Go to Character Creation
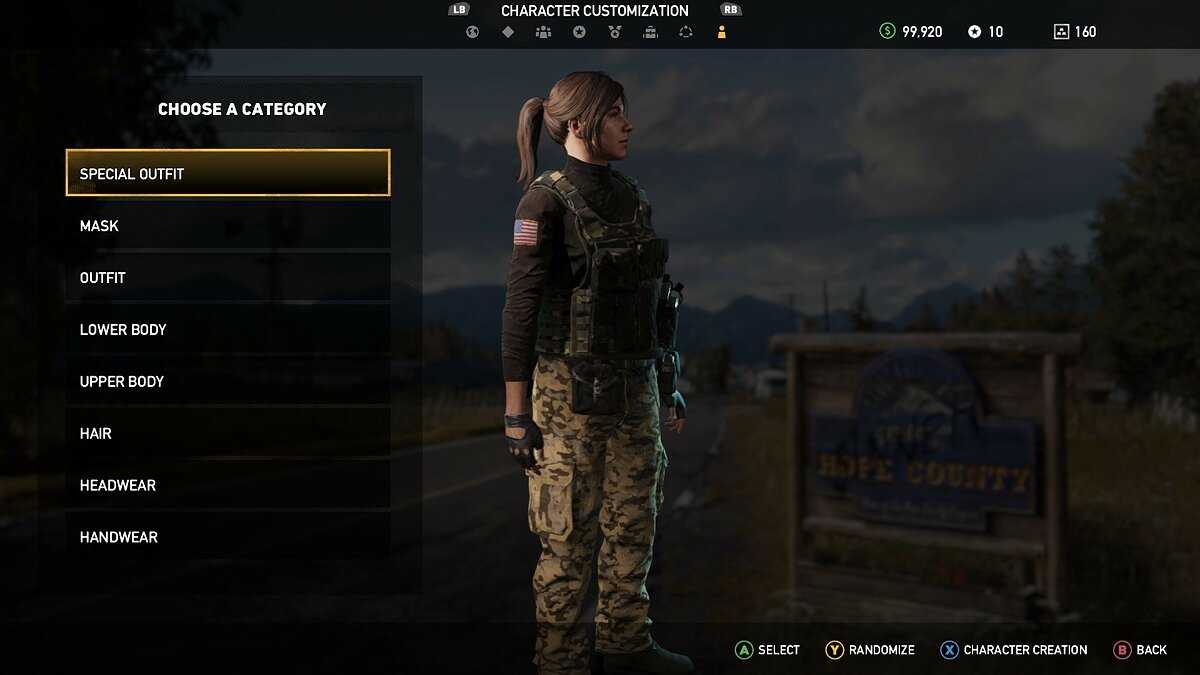The image size is (1200, 675). pyautogui.click(x=1014, y=650)
